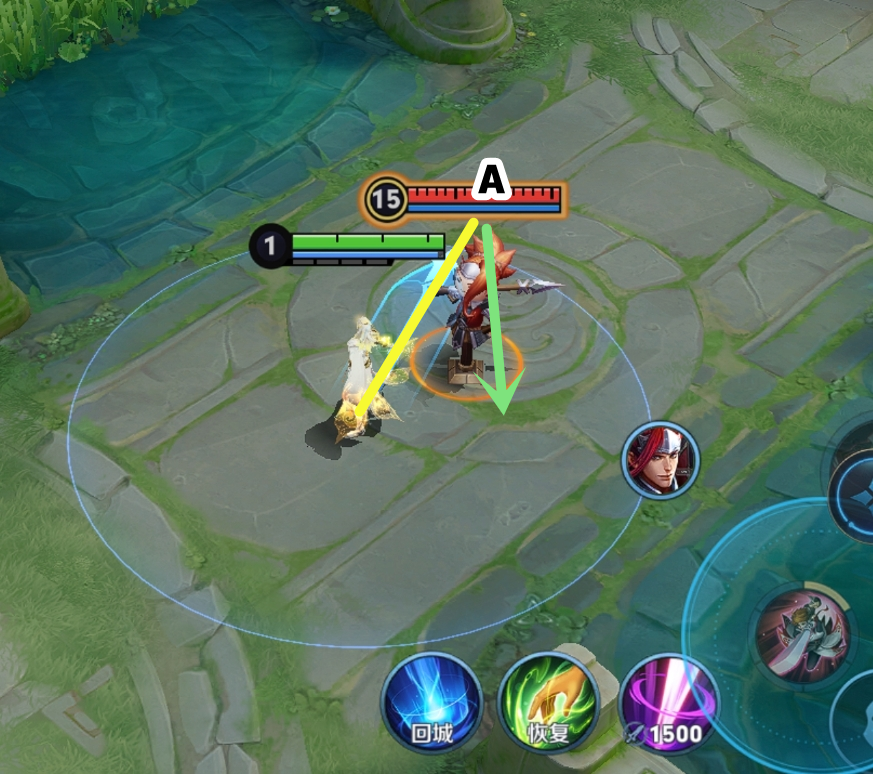Screen dimensions: 873x774
Task: Trigger the blade-wielding hero skill icon
Action: (x=802, y=631)
